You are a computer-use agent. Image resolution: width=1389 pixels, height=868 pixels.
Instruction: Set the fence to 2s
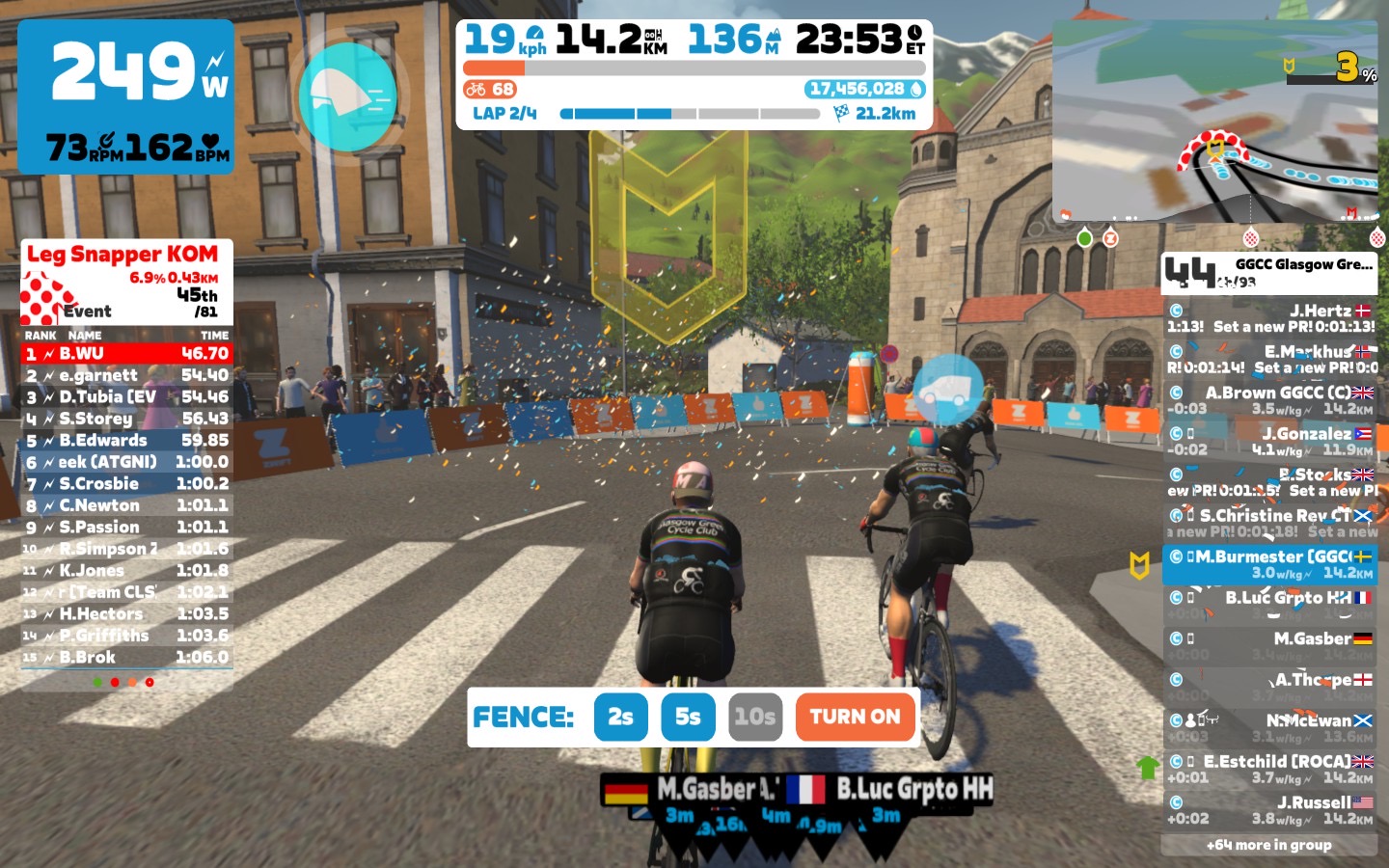pos(620,717)
